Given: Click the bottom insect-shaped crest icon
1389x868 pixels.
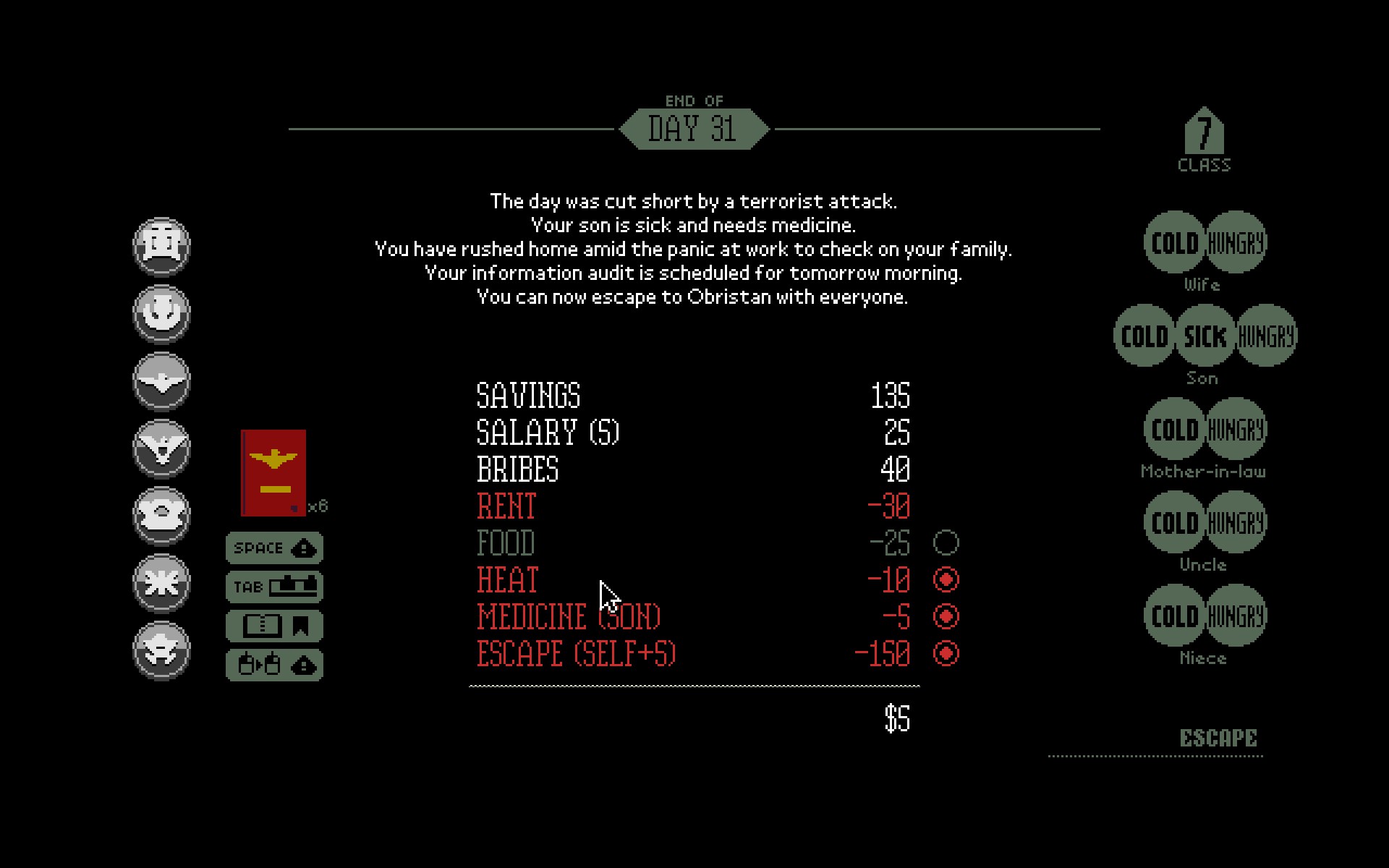Looking at the screenshot, I should [x=162, y=650].
